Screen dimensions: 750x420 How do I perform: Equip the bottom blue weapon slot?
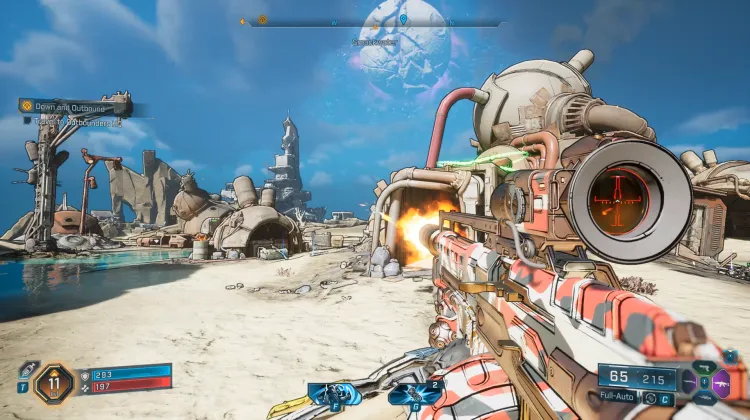pyautogui.click(x=705, y=396)
